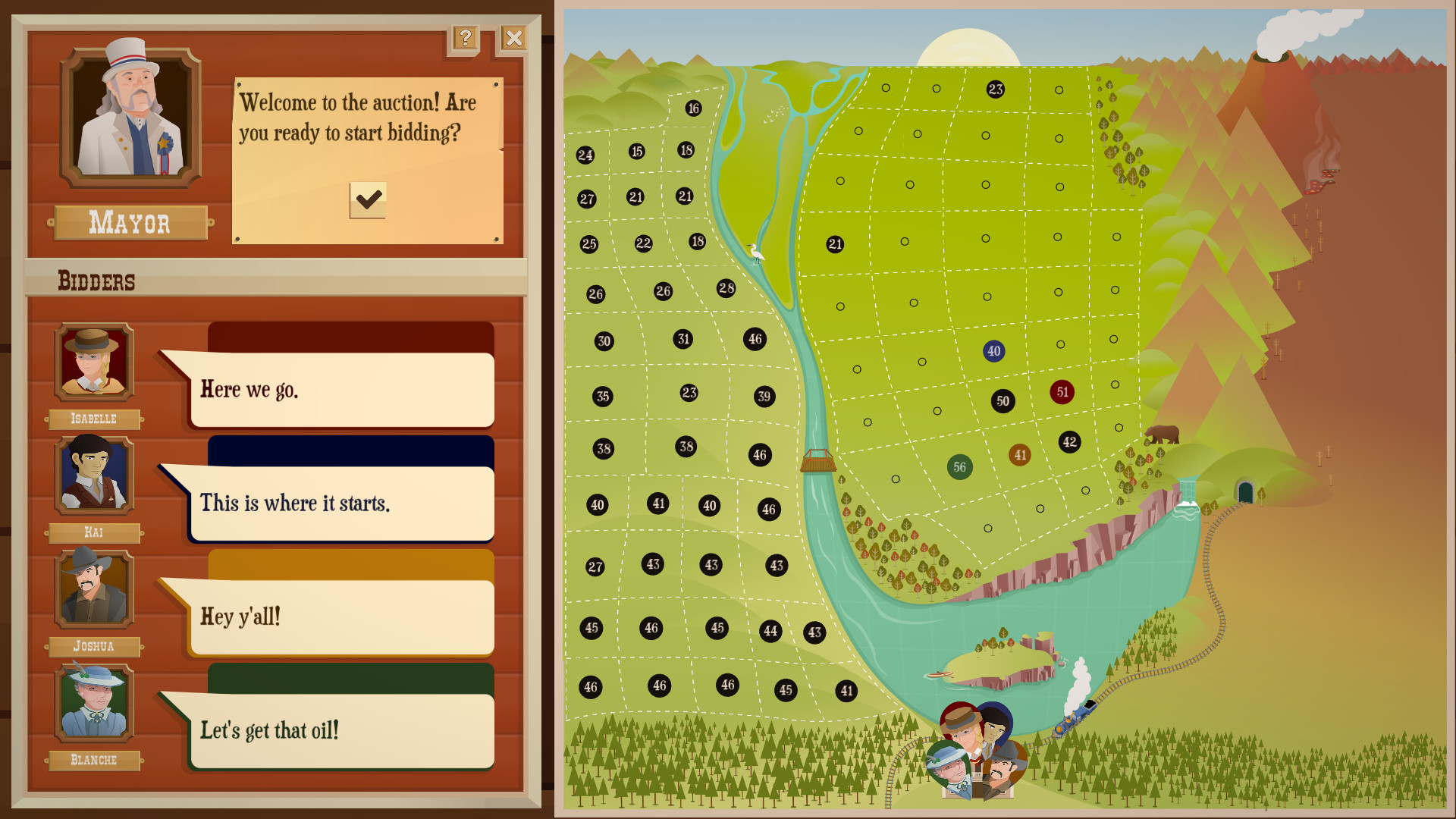Click the Mayor's portrait
Viewport: 1456px width, 819px height.
[129, 118]
